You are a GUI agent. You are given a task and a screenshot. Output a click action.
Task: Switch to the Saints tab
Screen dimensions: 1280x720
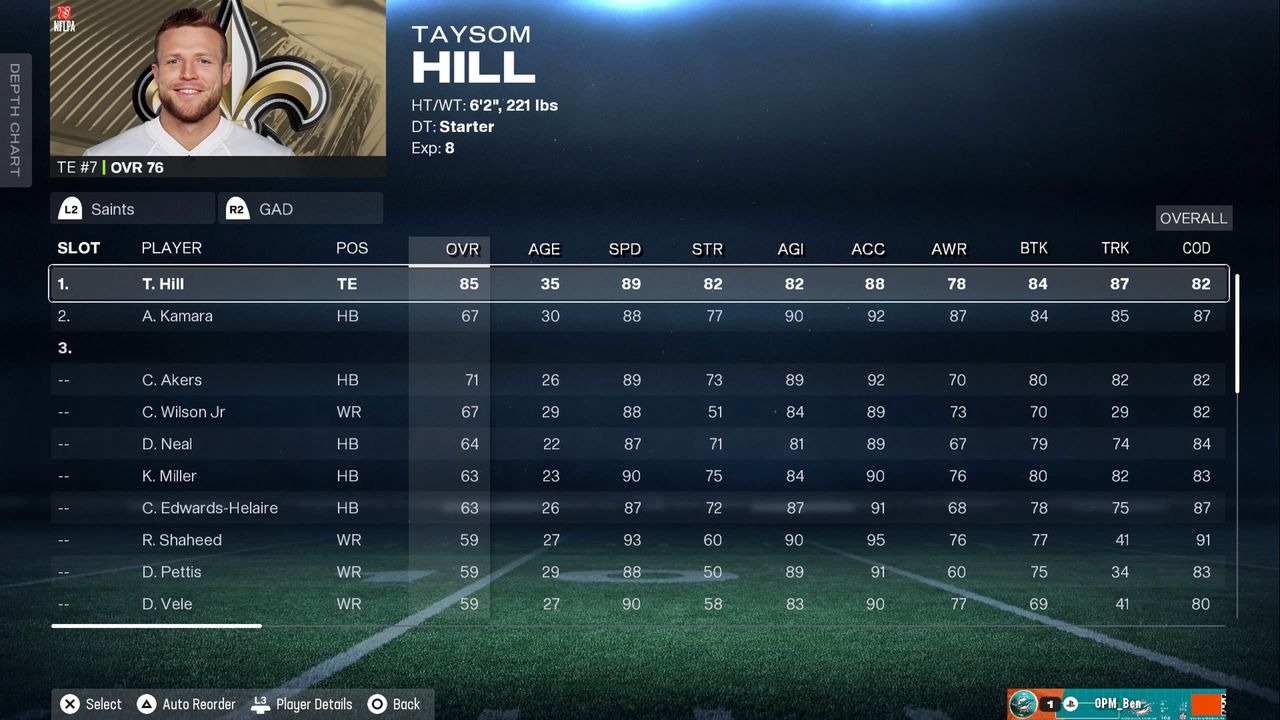pos(131,209)
